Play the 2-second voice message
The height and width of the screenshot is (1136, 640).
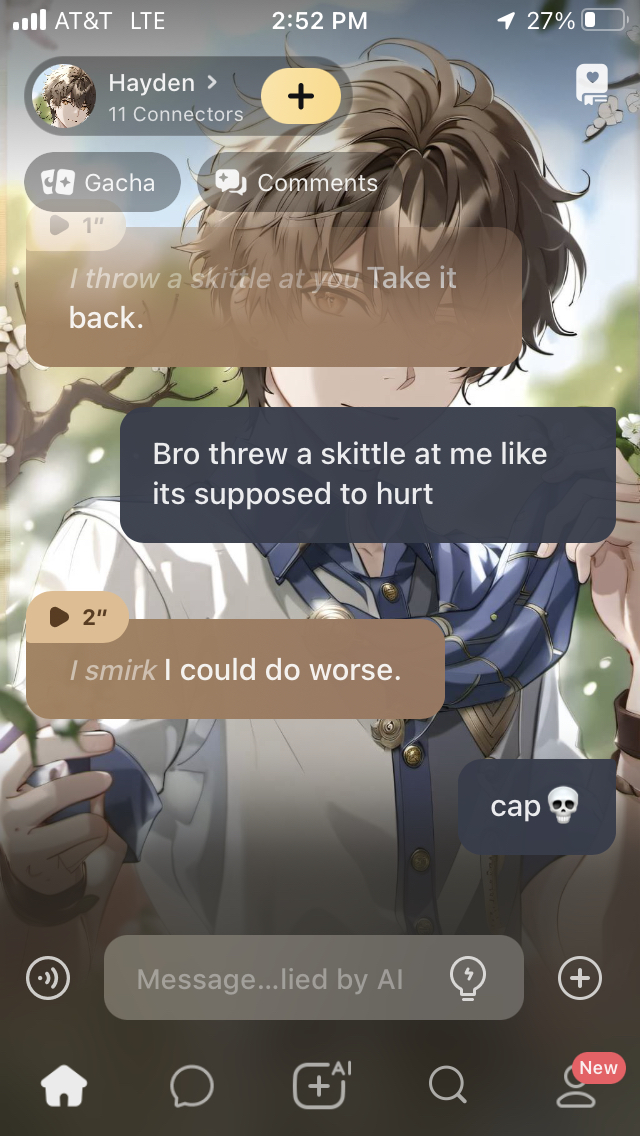tap(77, 617)
